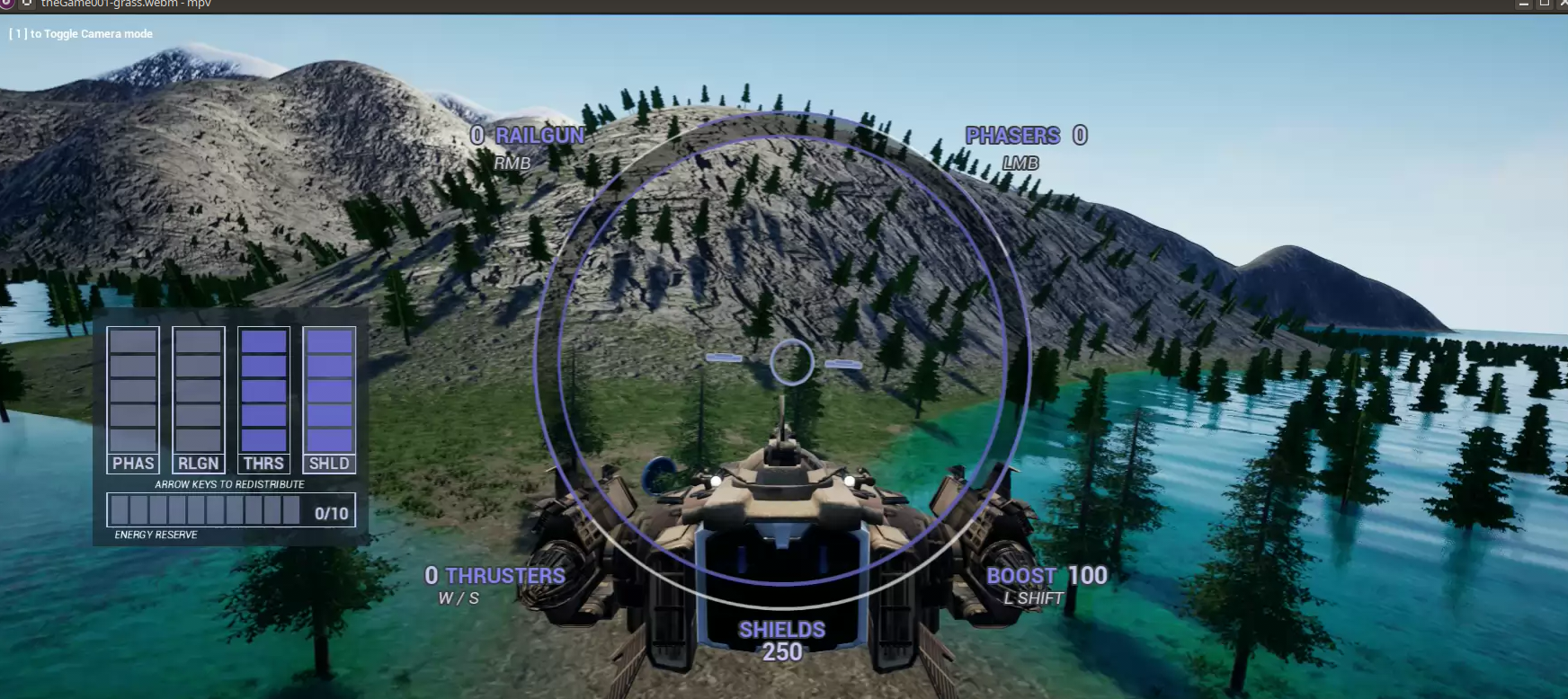Choose the THRS energy column

click(x=263, y=400)
